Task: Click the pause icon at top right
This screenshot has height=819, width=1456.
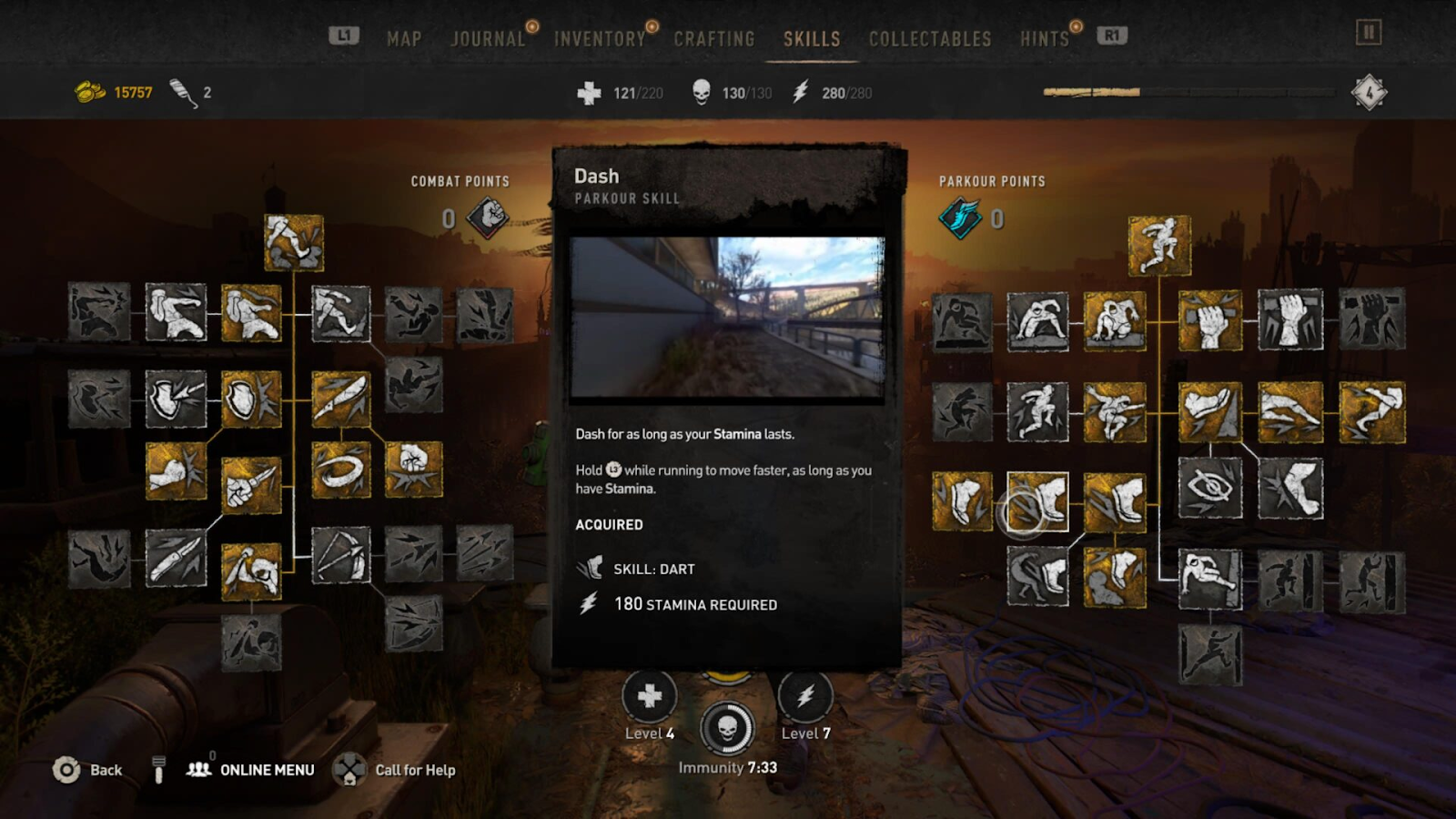Action: (x=1369, y=33)
